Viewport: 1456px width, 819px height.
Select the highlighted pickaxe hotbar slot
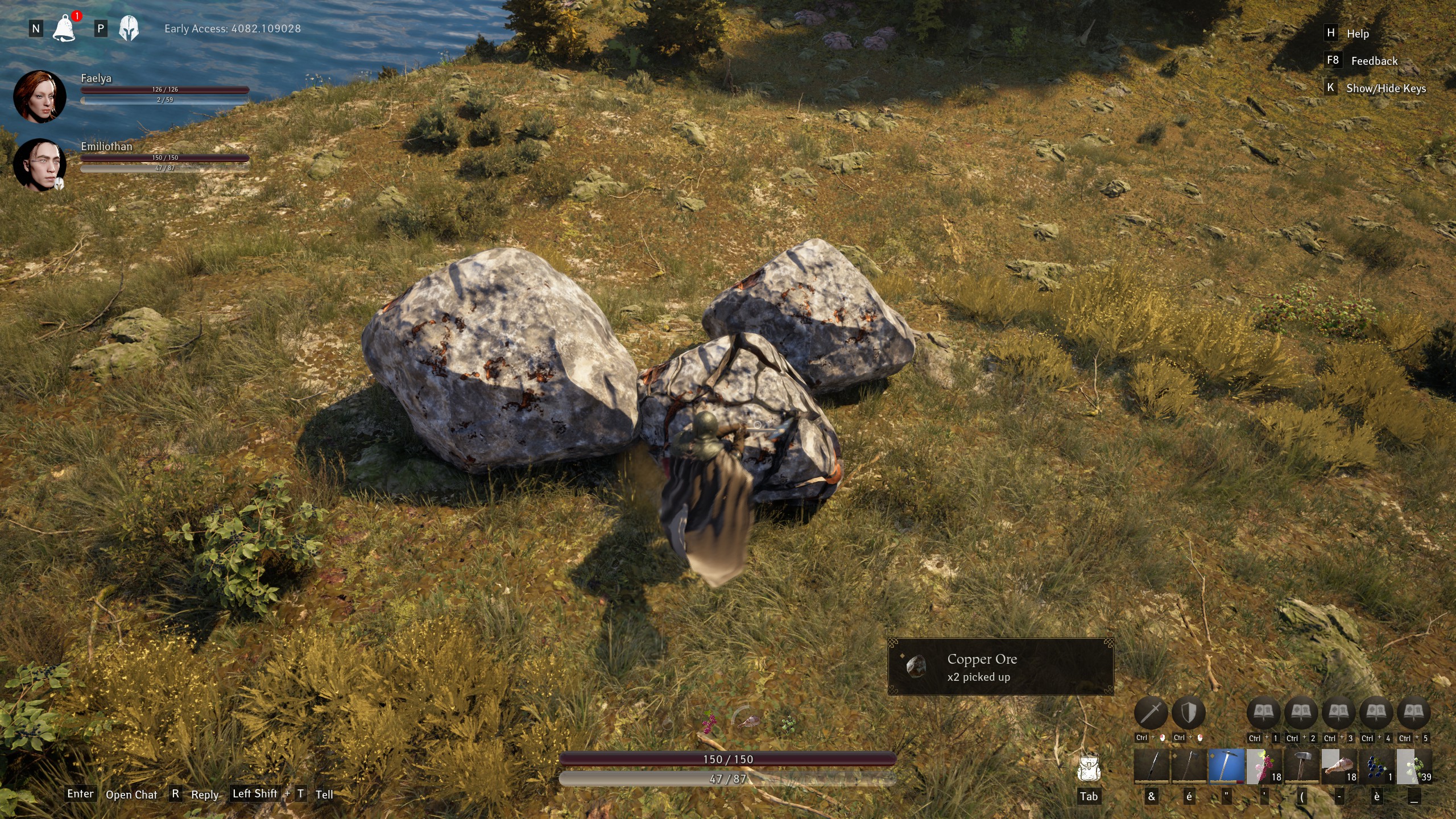tap(1226, 766)
